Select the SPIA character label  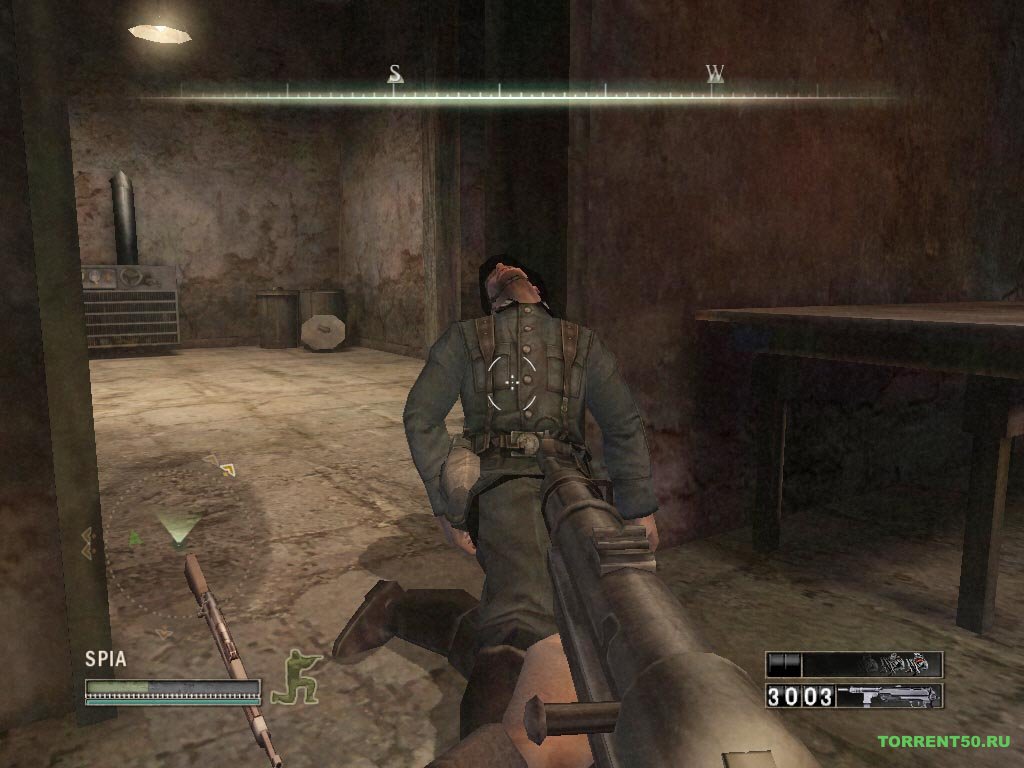pos(105,658)
